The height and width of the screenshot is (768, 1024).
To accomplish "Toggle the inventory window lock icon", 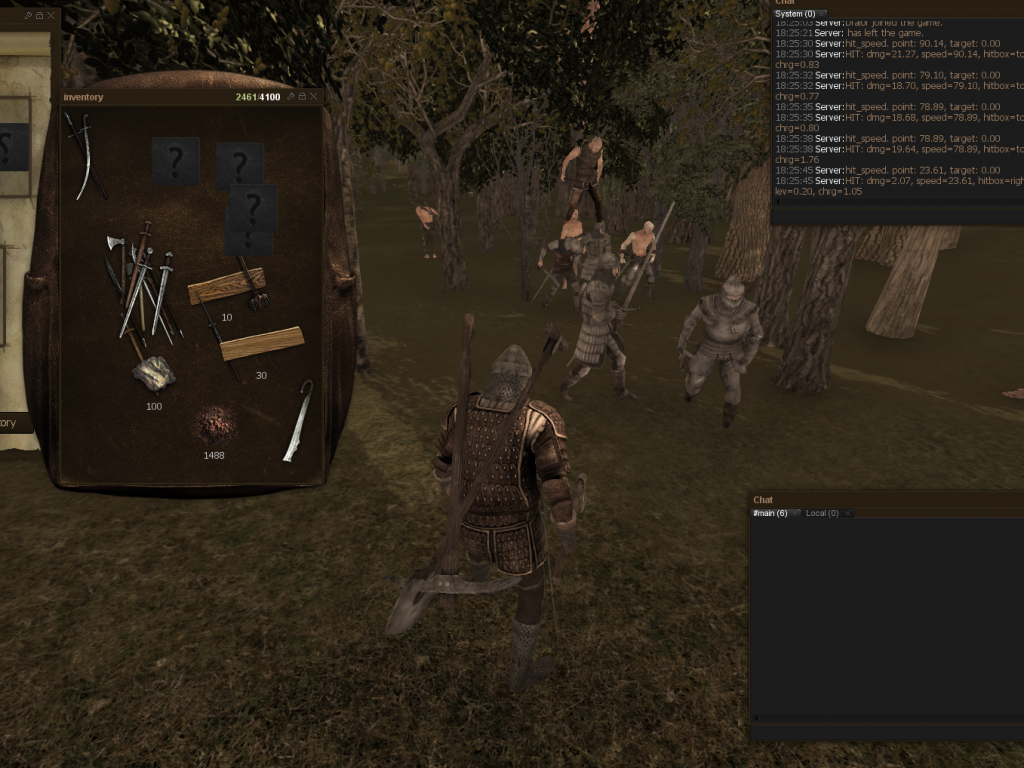I will (x=301, y=97).
